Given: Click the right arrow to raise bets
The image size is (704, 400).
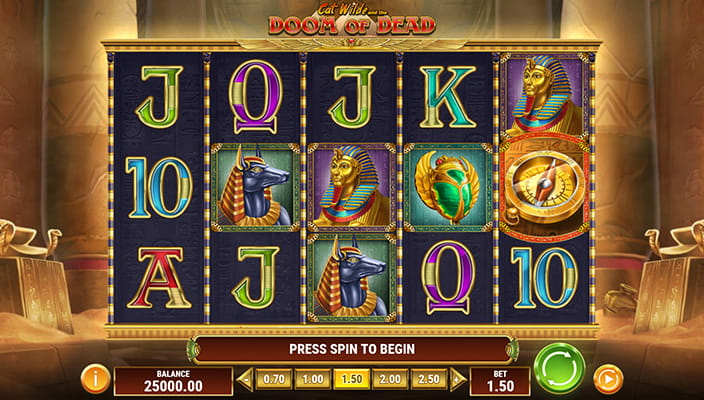Looking at the screenshot, I should 457,380.
